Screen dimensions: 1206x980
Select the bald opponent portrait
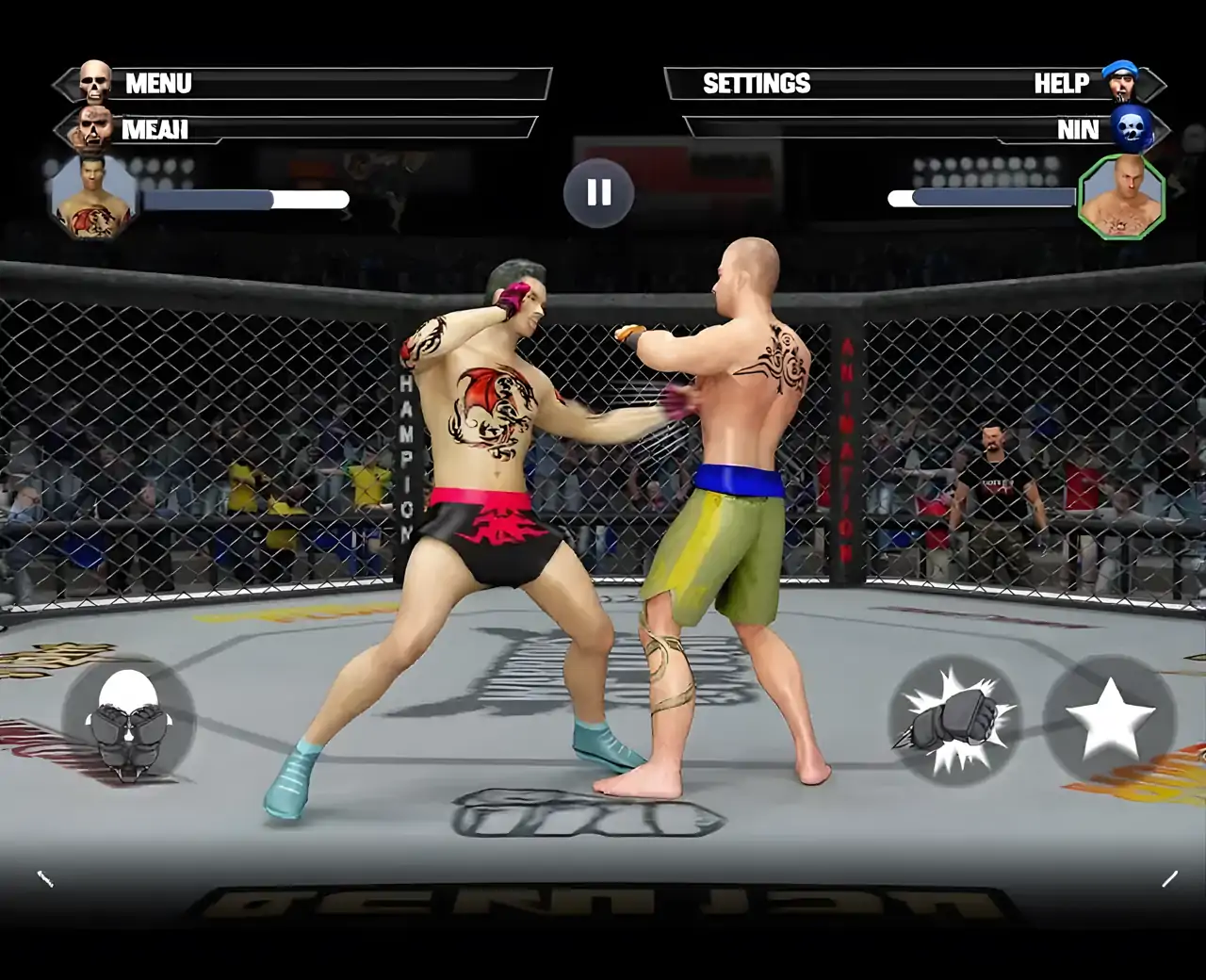tap(1120, 197)
